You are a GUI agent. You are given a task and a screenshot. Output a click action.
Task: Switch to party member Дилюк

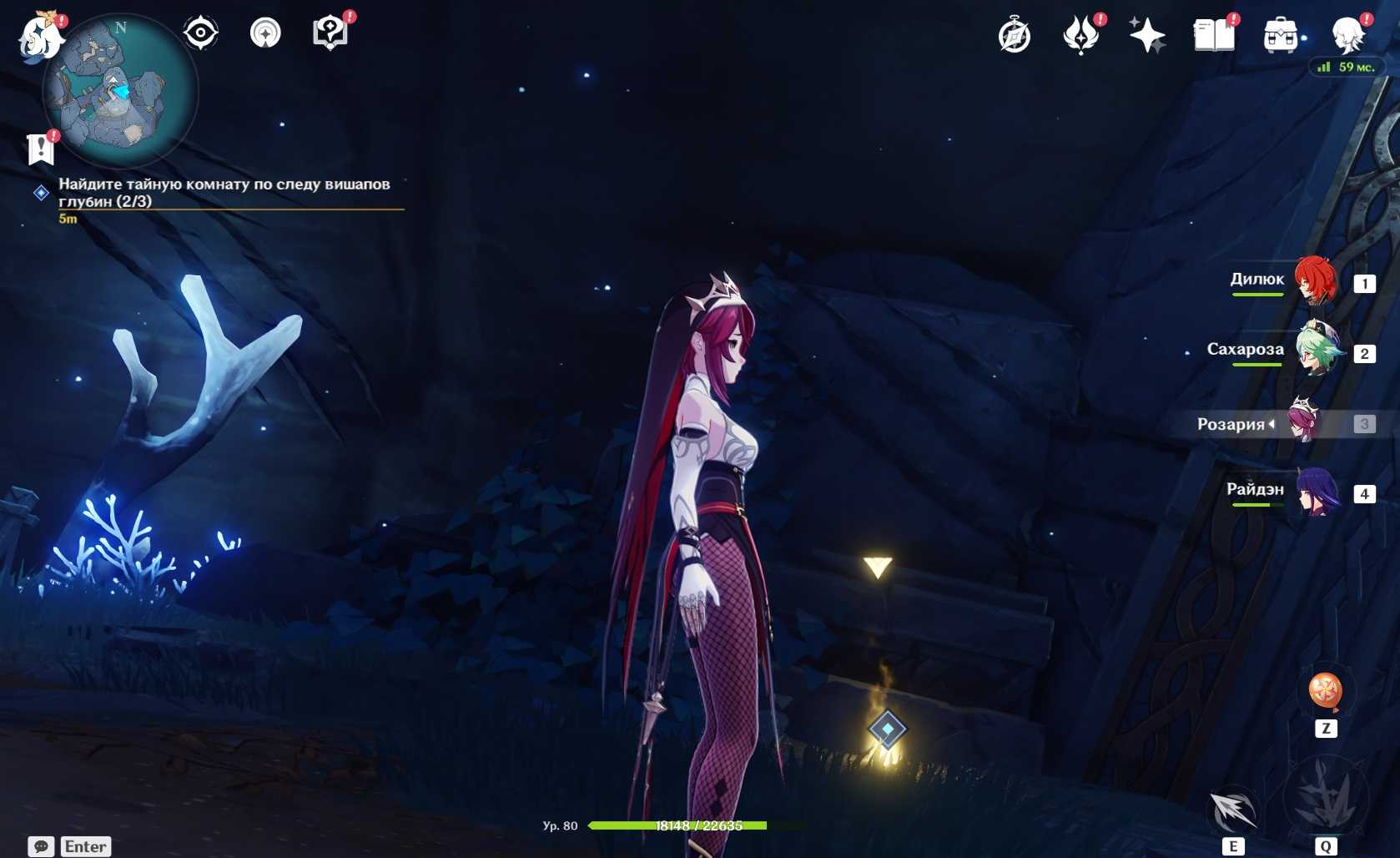click(1314, 280)
